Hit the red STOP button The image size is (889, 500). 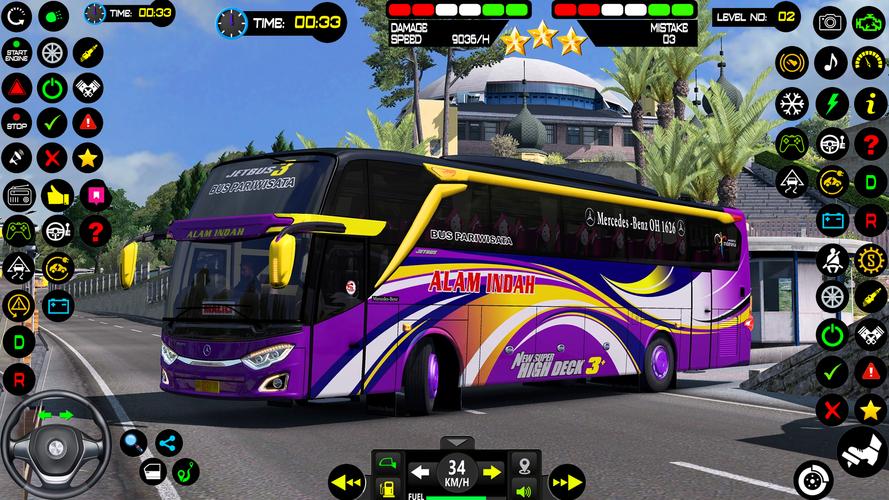point(16,122)
